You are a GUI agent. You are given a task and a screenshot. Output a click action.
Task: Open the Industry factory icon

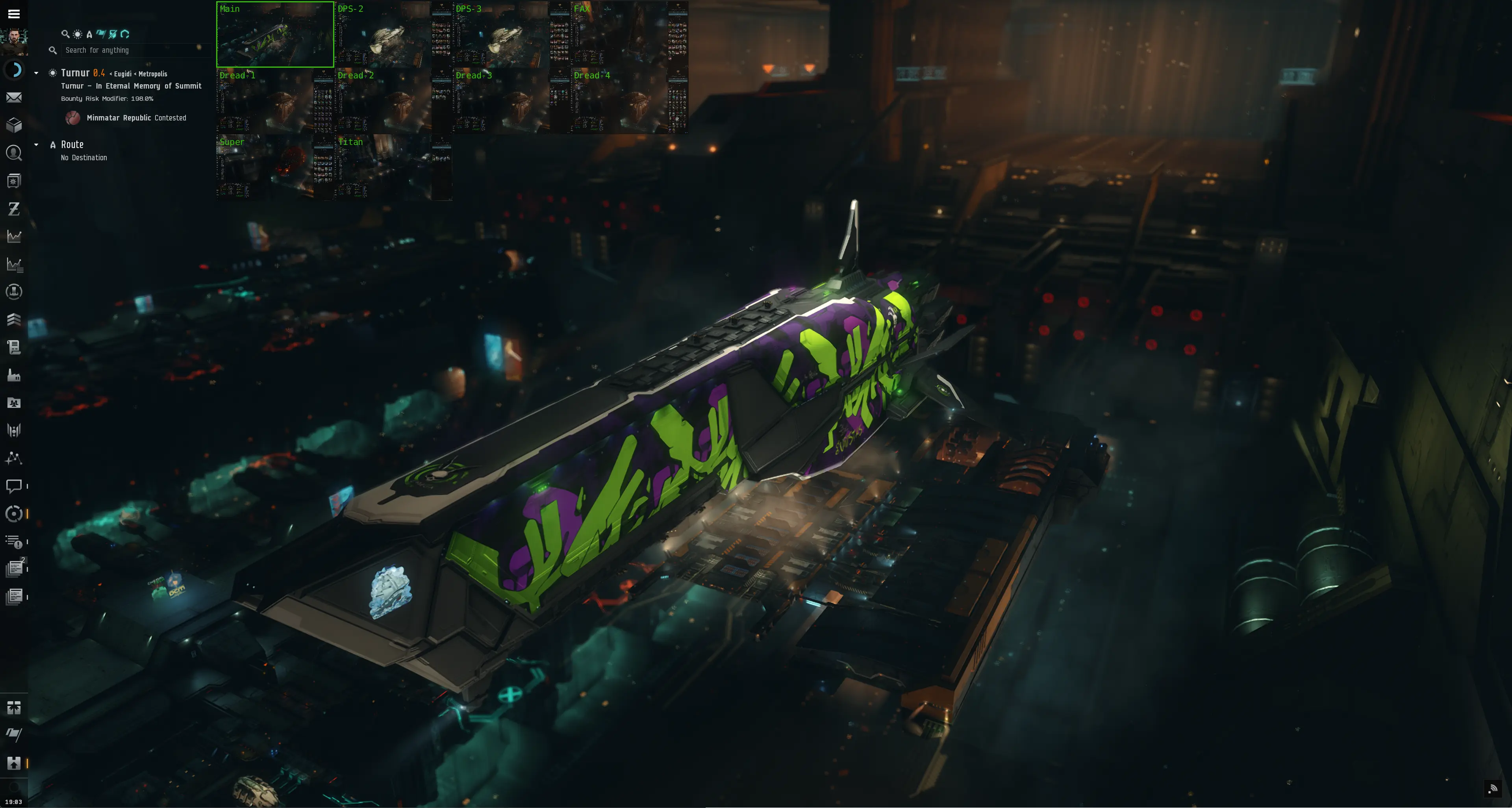(x=15, y=376)
